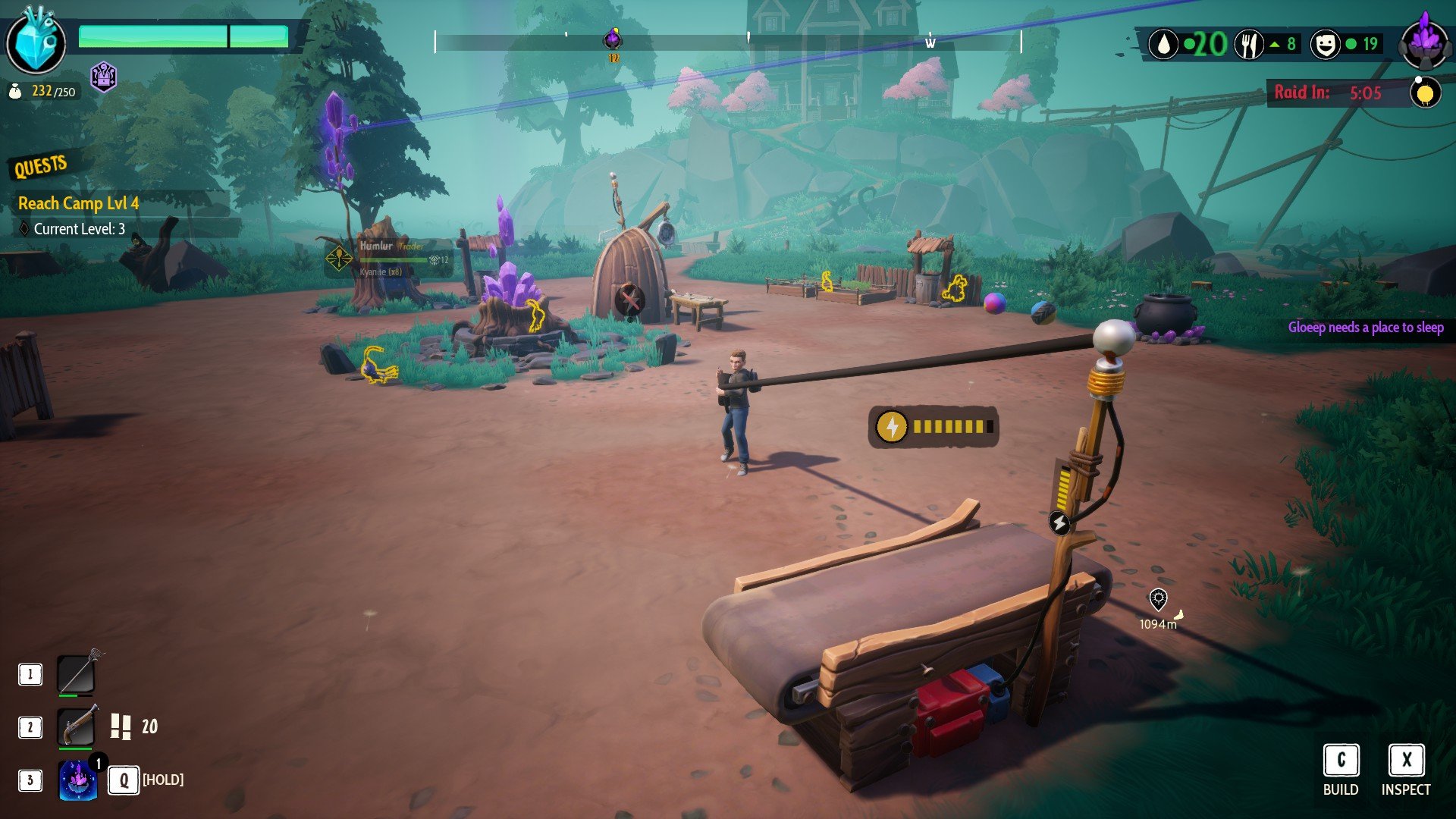Screen dimensions: 1456x819
Task: Click the yellow lightning power indicator
Action: [x=892, y=427]
